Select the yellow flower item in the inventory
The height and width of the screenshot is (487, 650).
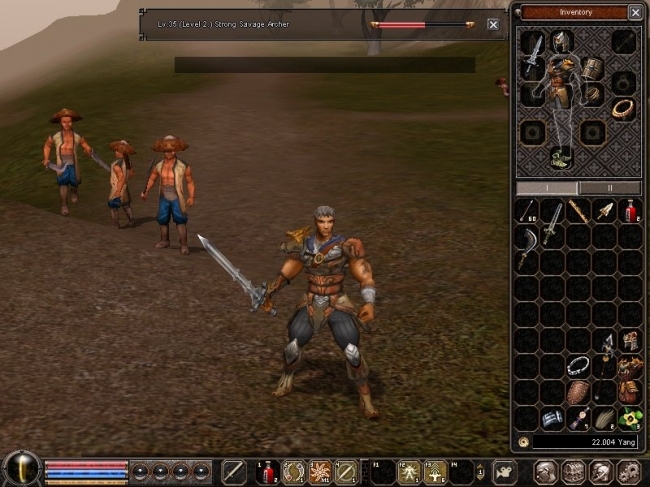tap(631, 418)
